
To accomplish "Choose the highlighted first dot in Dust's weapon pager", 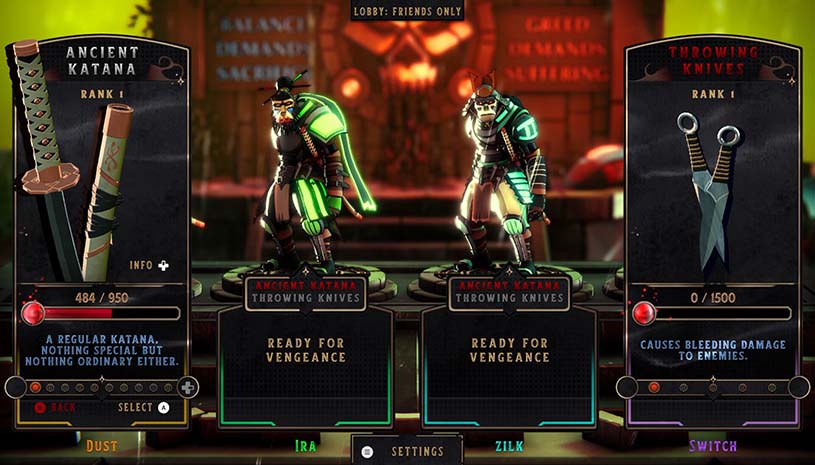I will click(x=36, y=387).
